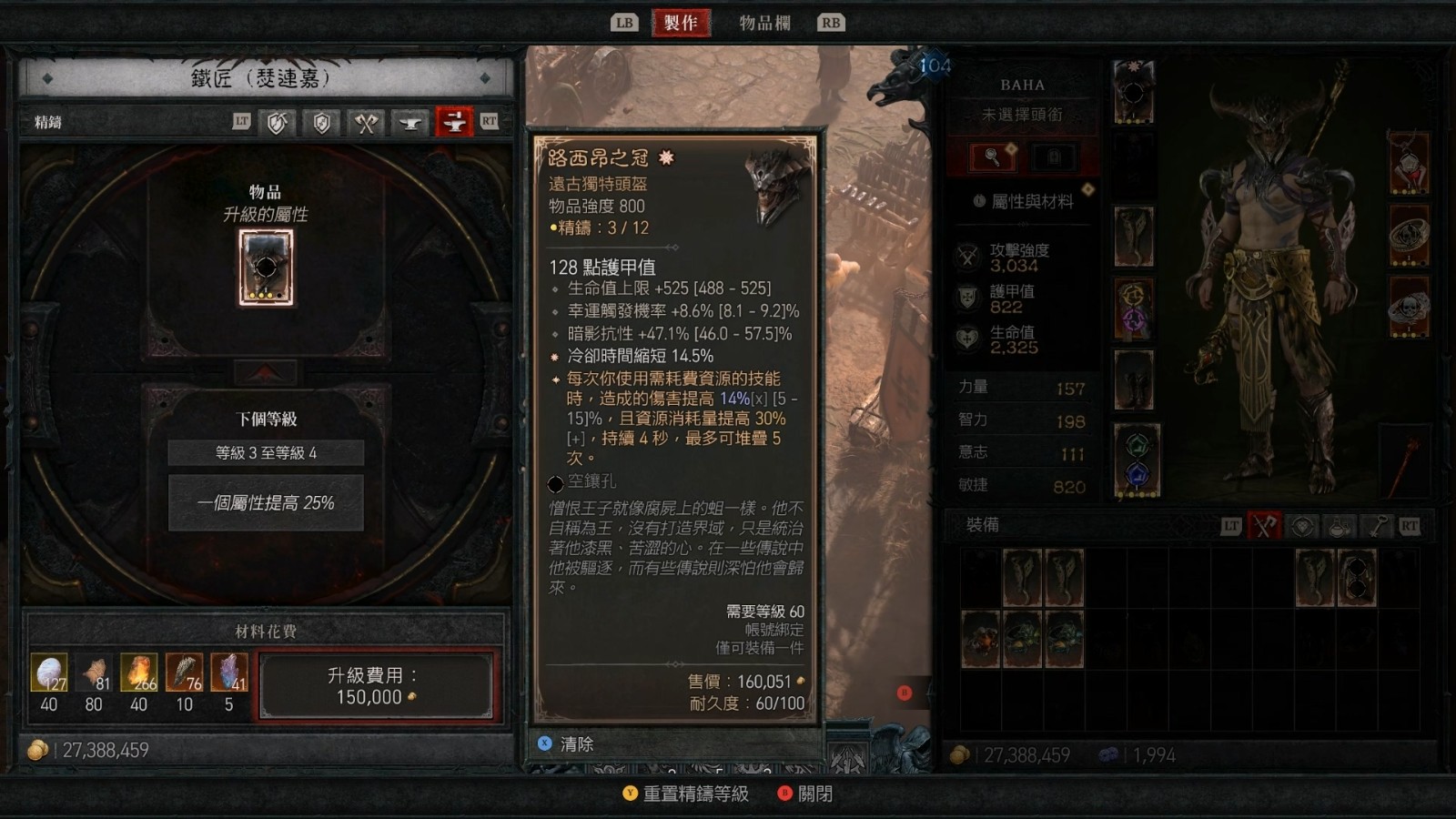Expand the 屬性與材料 section header
Screen dimensions: 1456x819
click(1024, 201)
